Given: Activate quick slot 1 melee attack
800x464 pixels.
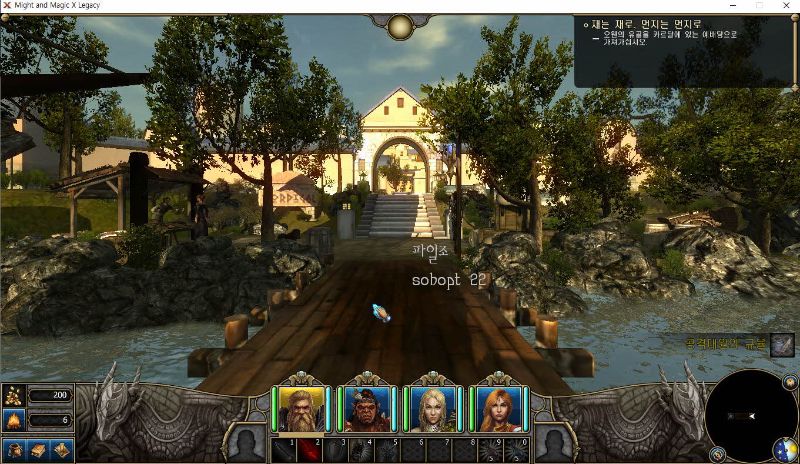Looking at the screenshot, I should [285, 450].
